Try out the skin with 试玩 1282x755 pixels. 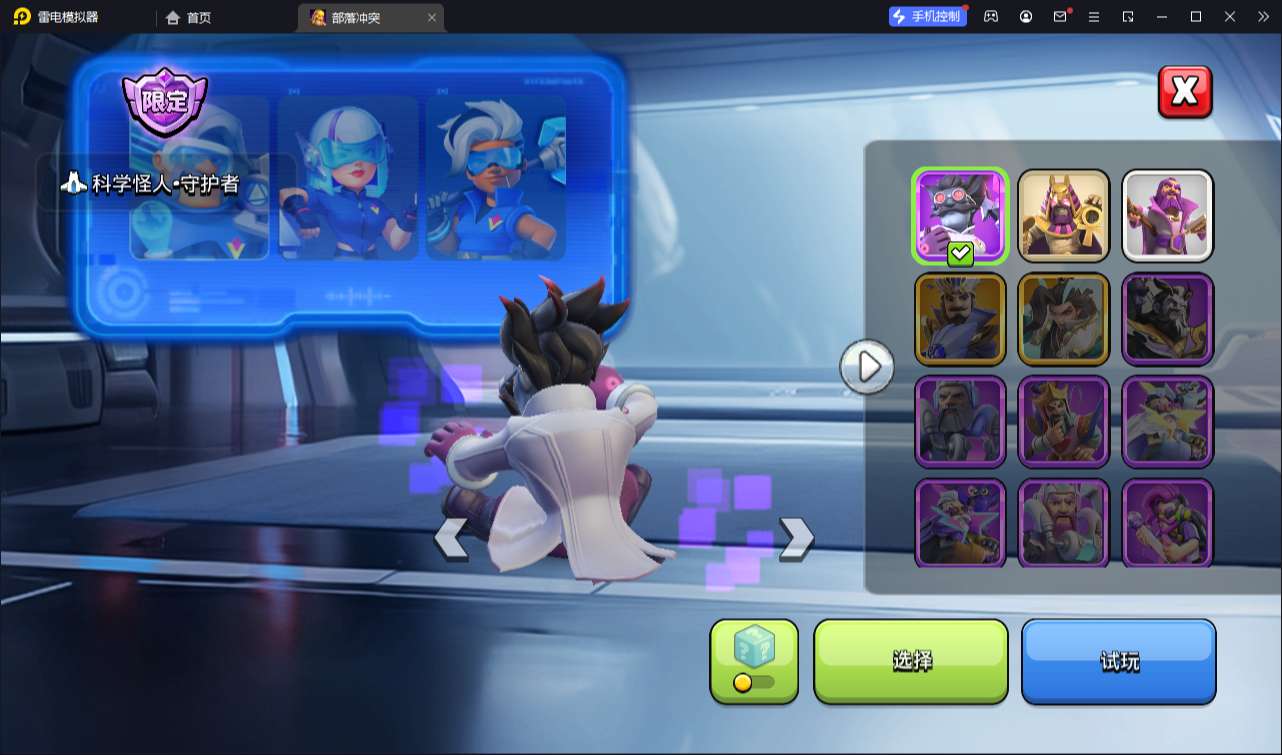[1118, 661]
